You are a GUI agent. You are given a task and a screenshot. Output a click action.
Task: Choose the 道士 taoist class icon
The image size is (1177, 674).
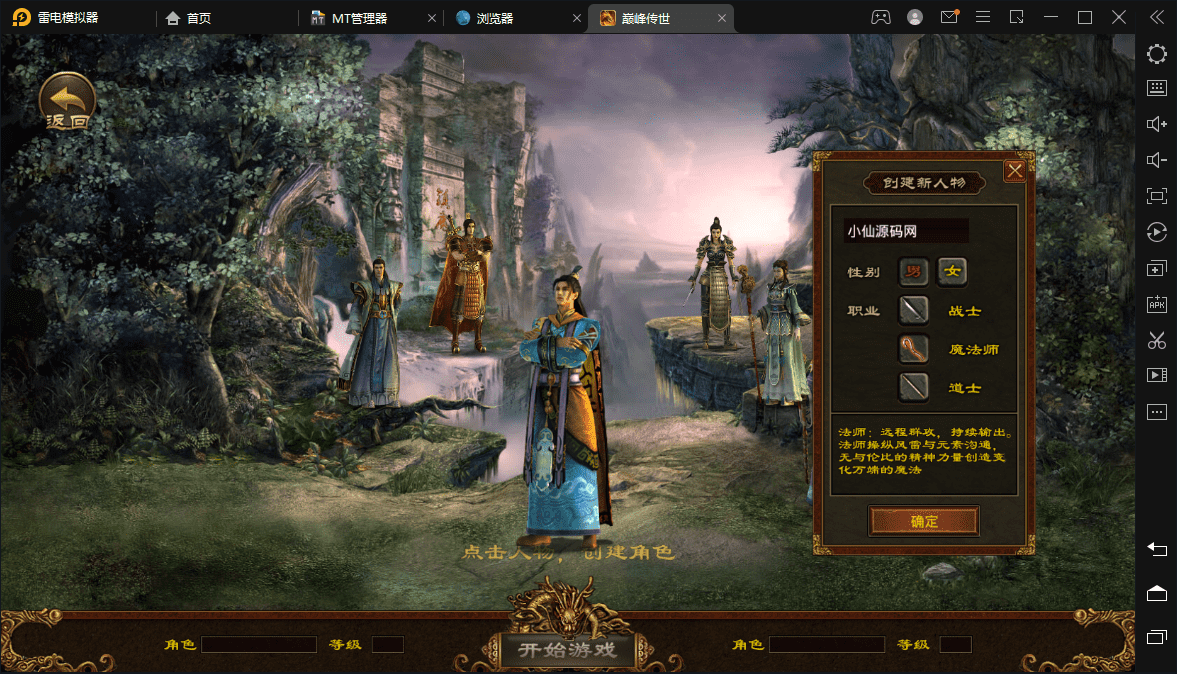[x=913, y=387]
